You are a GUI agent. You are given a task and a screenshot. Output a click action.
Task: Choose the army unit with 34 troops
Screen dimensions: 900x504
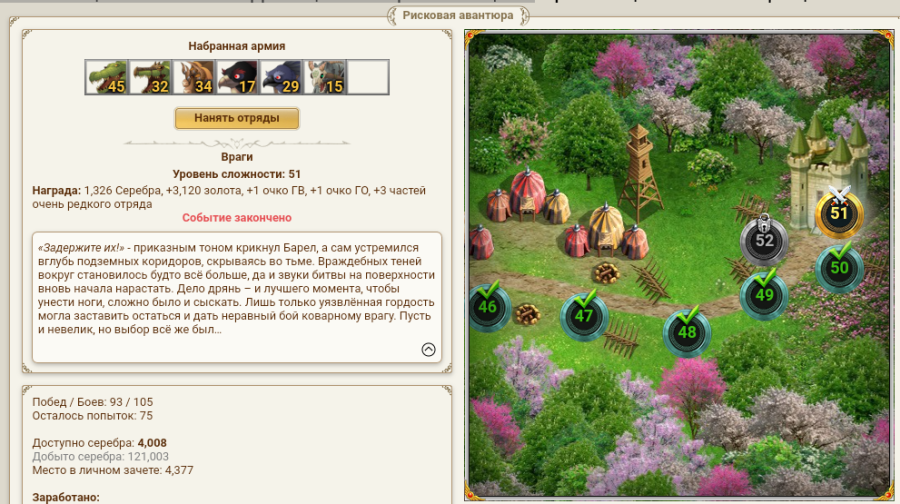193,77
